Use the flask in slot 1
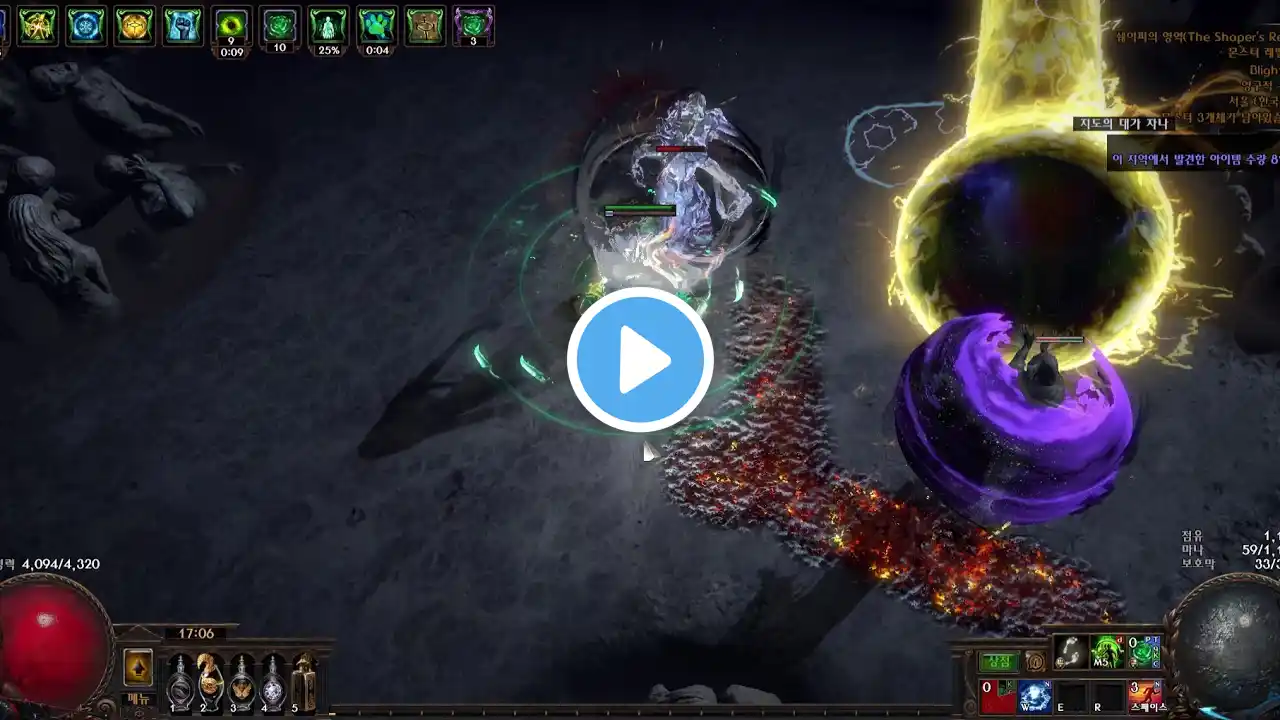Viewport: 1280px width, 720px height. 181,683
